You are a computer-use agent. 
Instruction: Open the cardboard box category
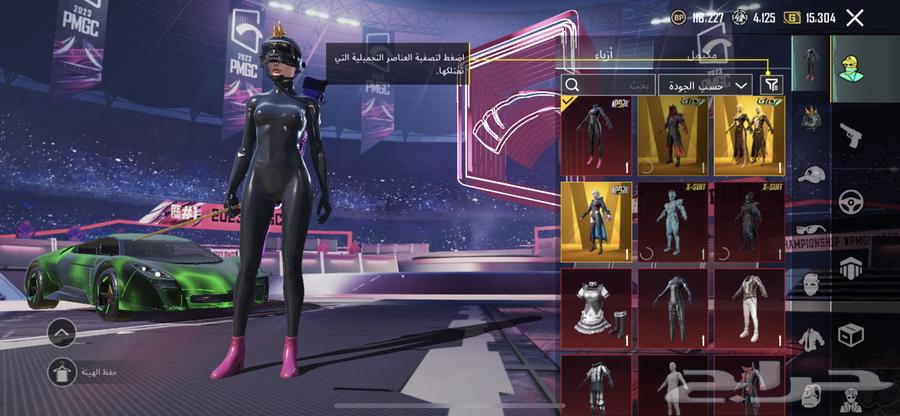tap(851, 333)
